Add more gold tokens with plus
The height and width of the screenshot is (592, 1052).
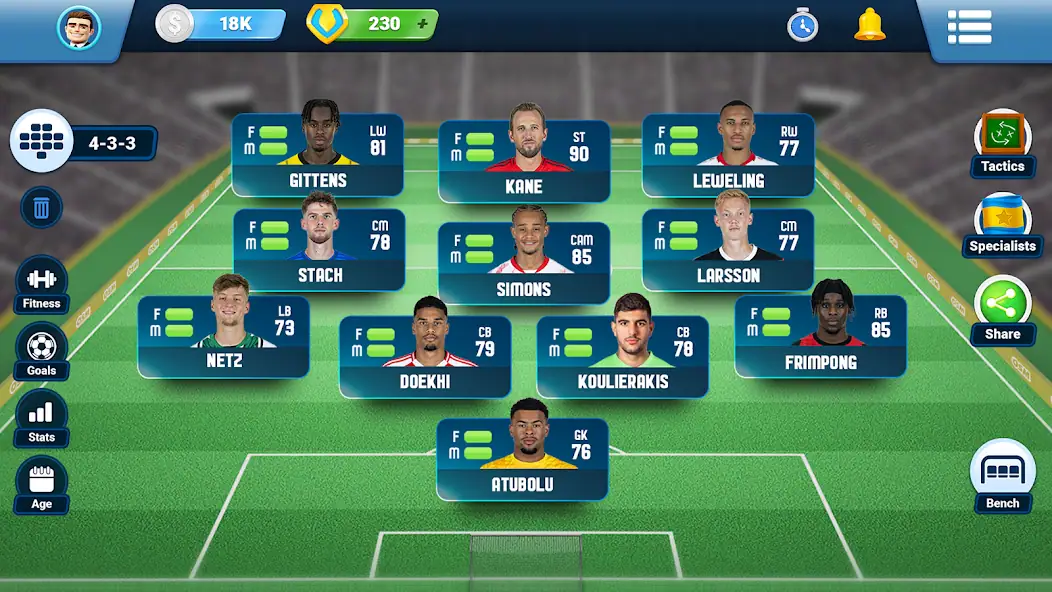(x=422, y=24)
